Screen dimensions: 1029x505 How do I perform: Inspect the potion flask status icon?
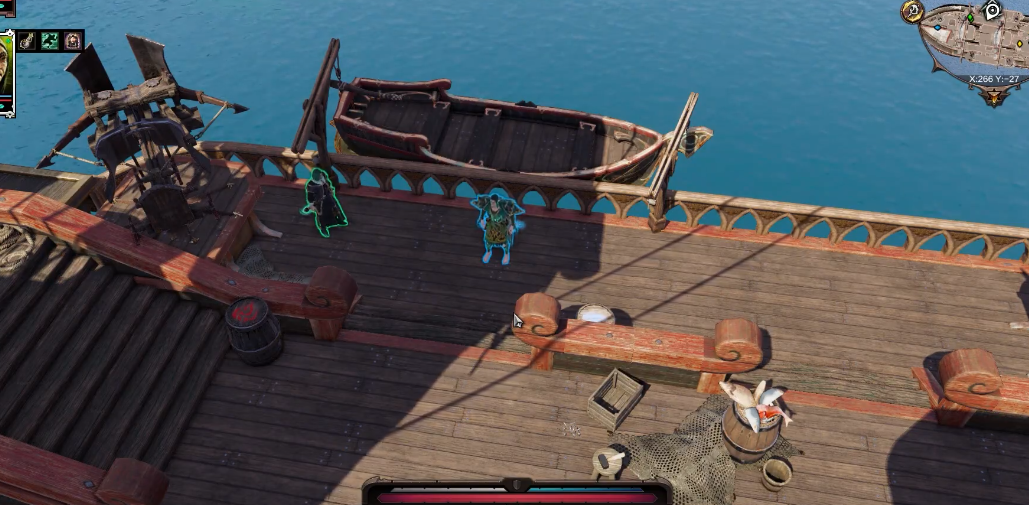click(28, 41)
